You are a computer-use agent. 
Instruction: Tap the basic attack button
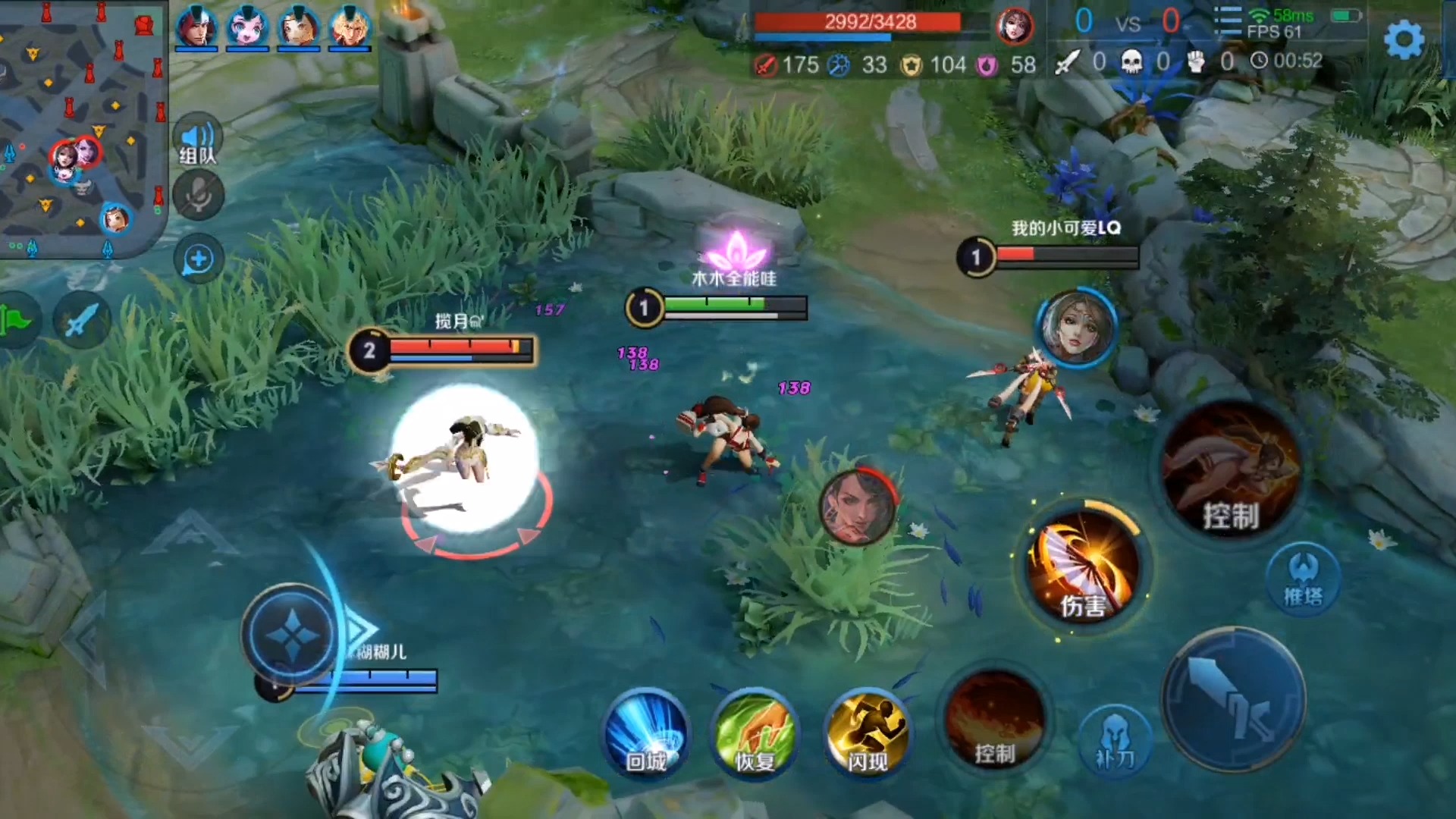pyautogui.click(x=1233, y=699)
